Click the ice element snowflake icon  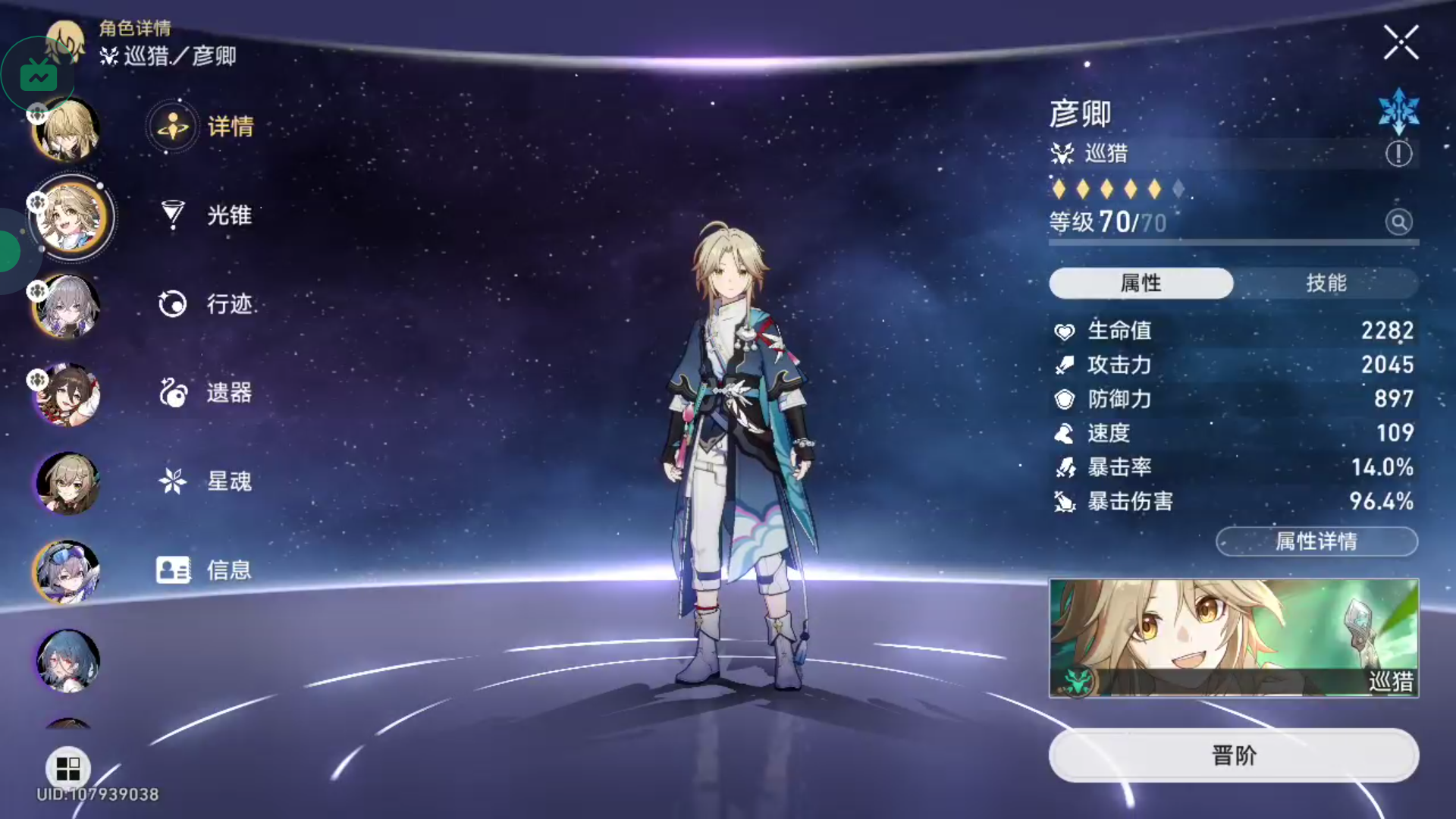click(x=1398, y=111)
